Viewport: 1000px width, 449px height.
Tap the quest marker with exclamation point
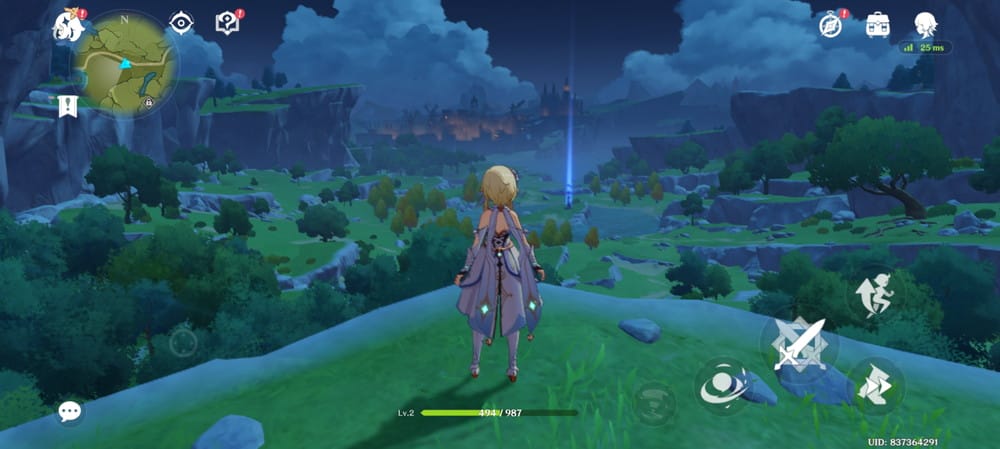pyautogui.click(x=68, y=104)
